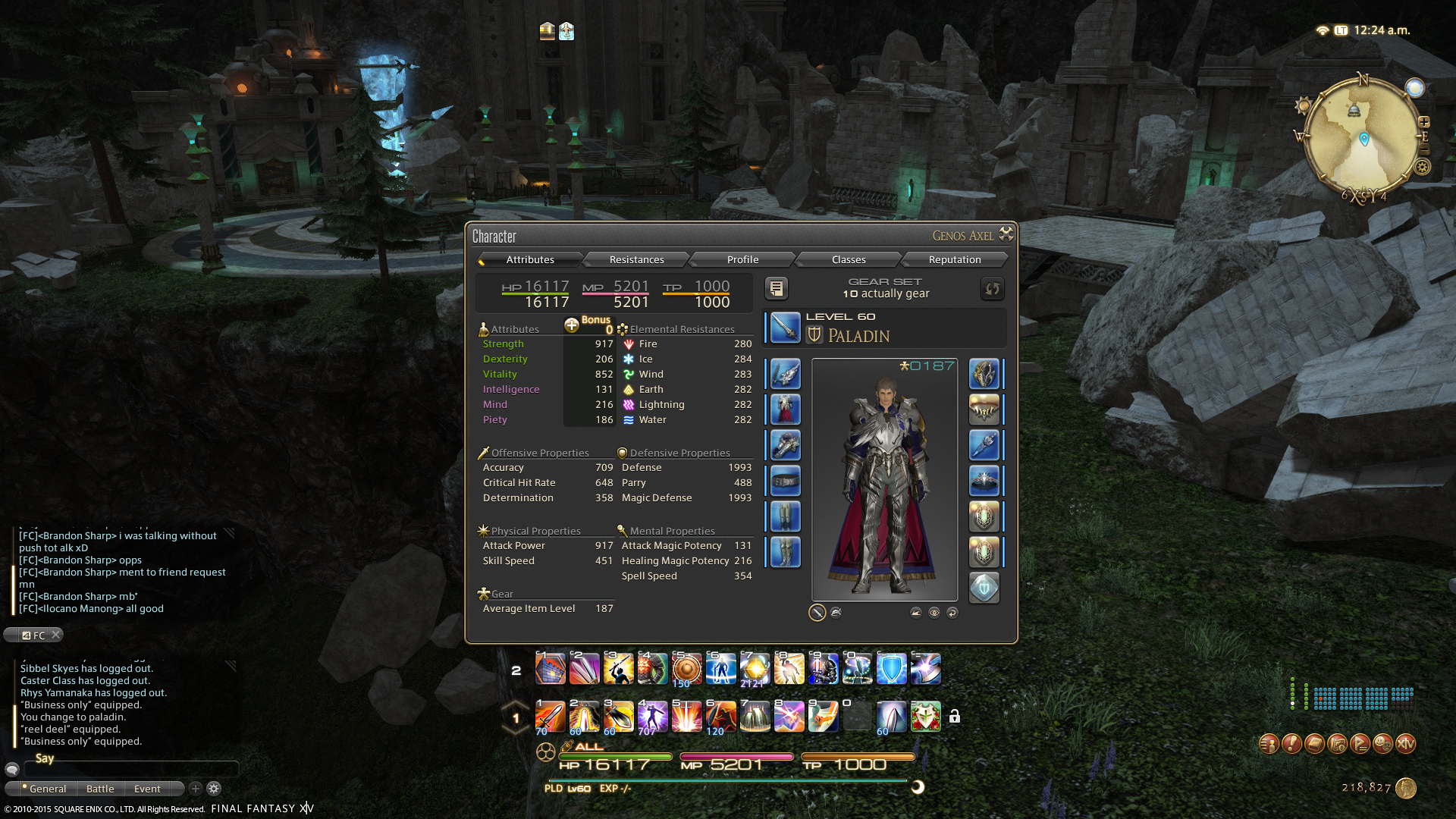
Task: Open the chat log settings gear
Action: [x=214, y=789]
